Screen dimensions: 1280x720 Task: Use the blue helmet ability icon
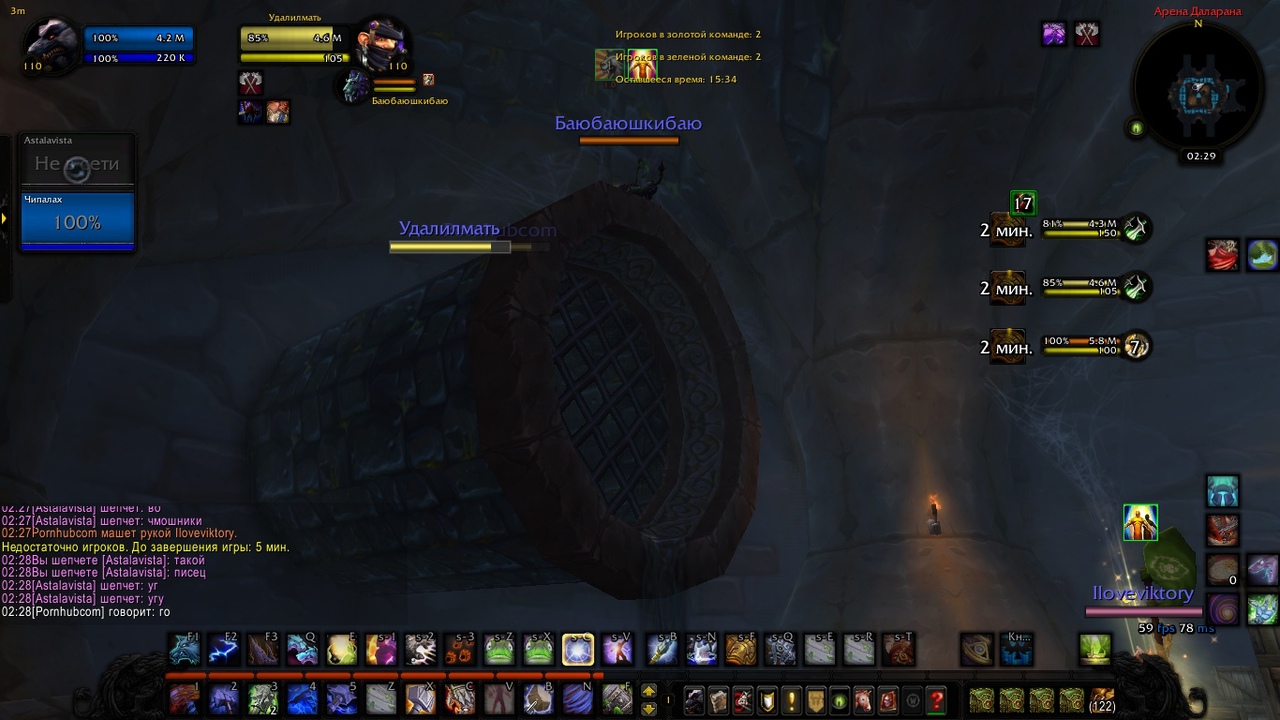click(1222, 491)
